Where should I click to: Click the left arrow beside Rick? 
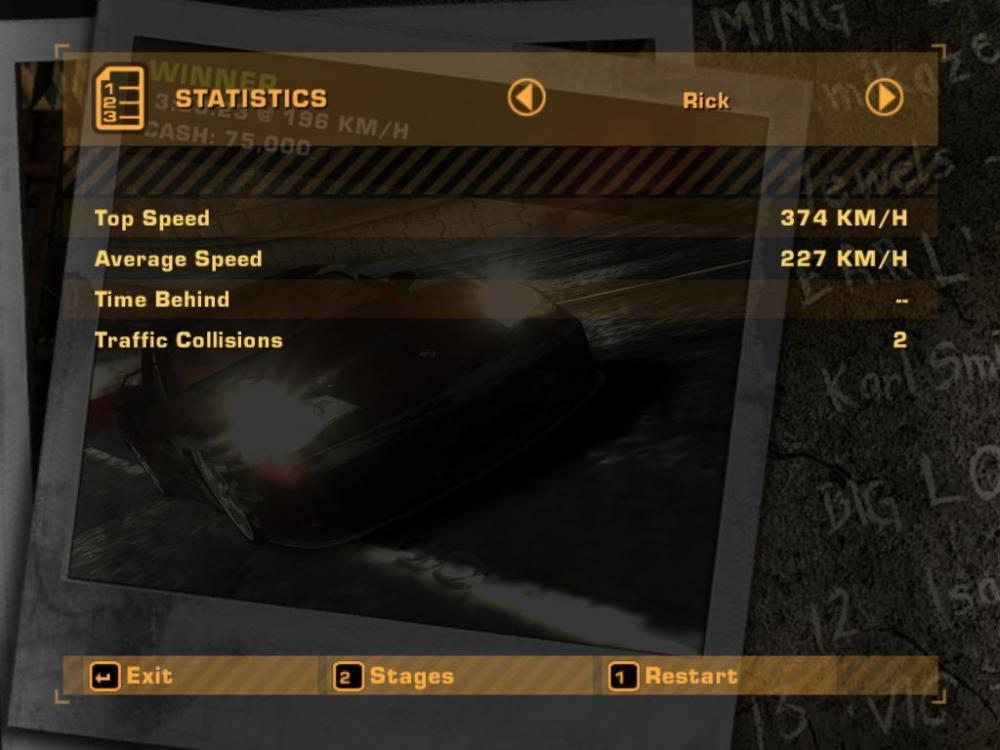click(x=526, y=98)
